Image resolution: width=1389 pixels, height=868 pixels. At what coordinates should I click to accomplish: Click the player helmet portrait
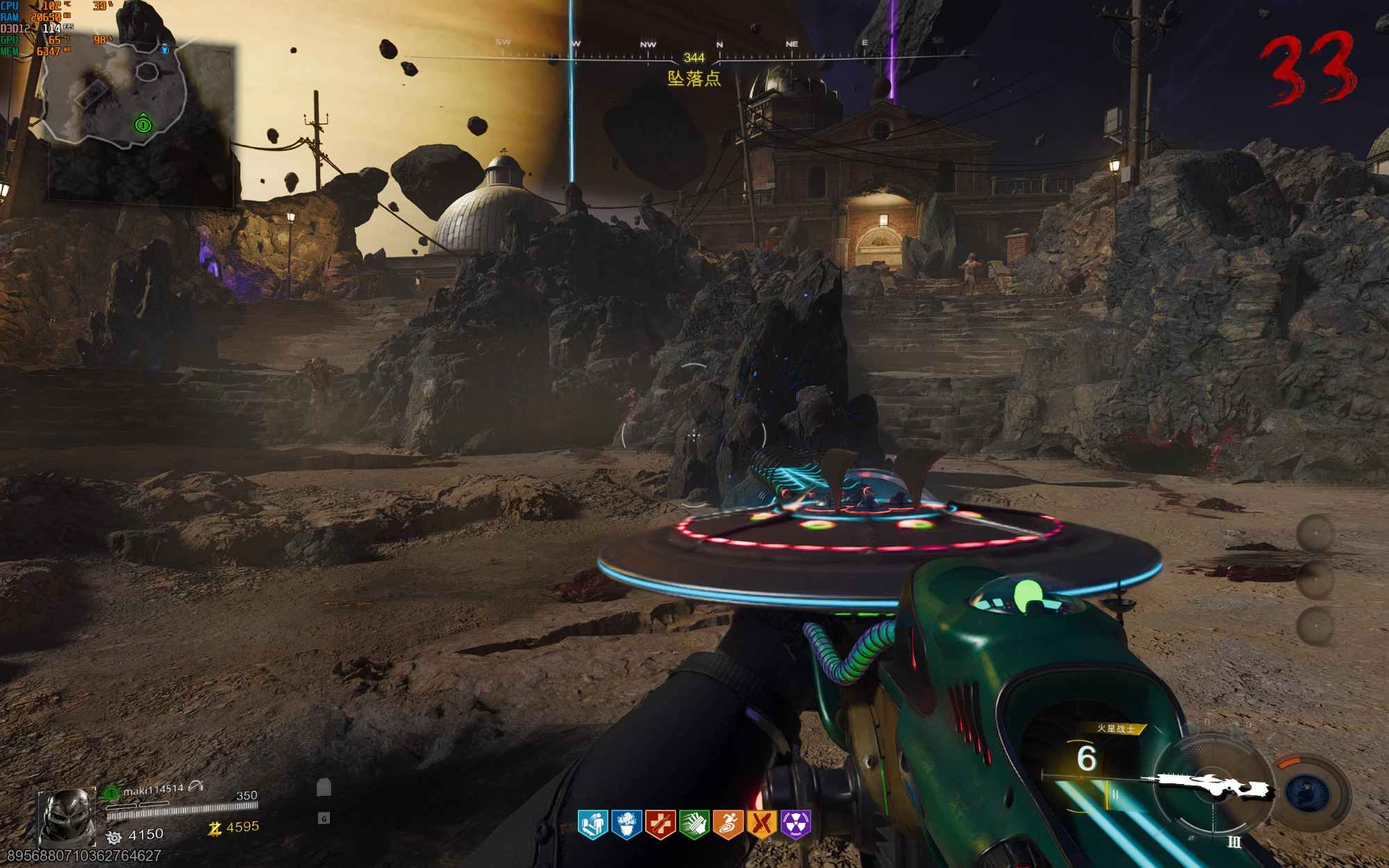(67, 817)
